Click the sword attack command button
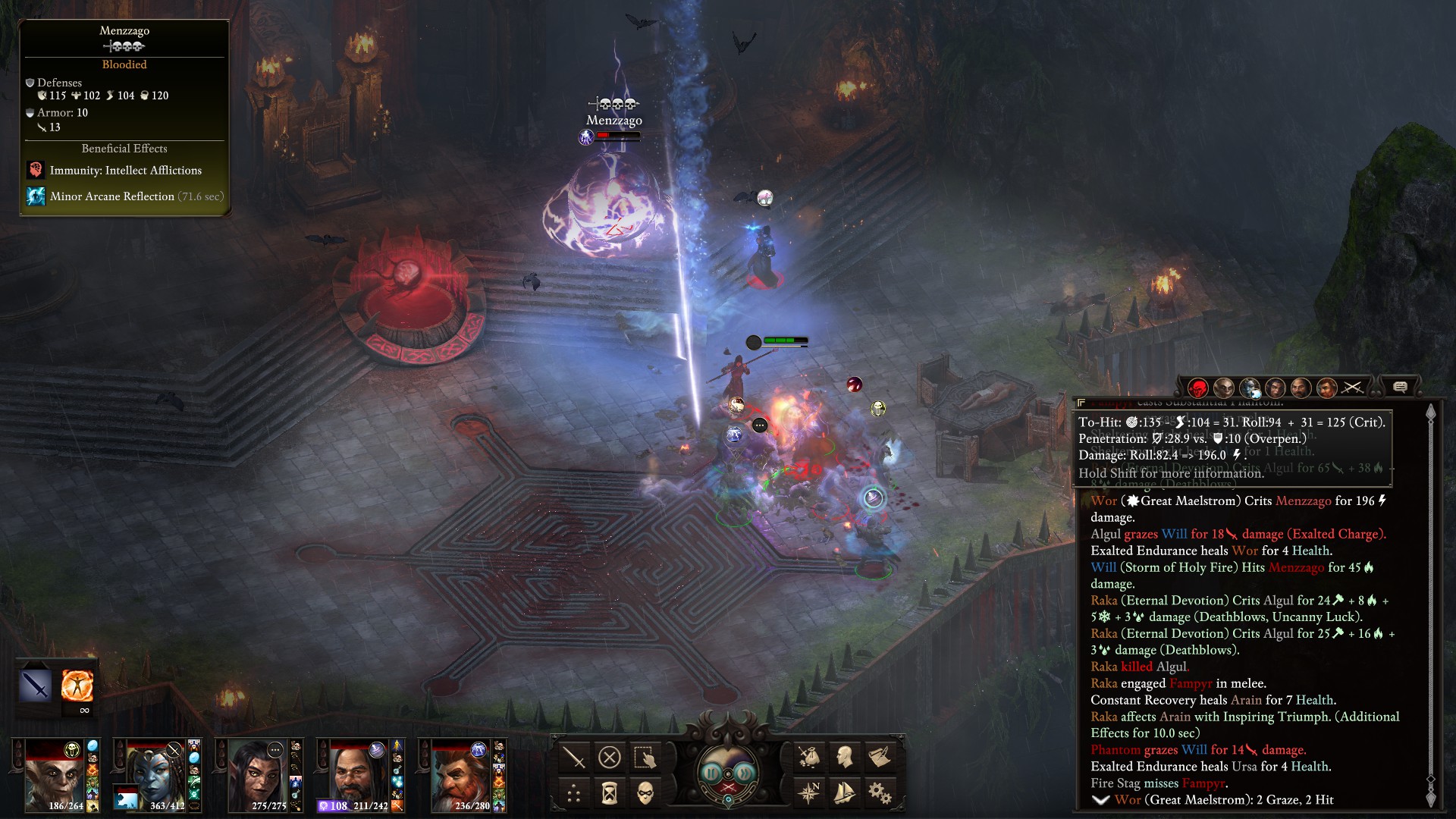Screen dimensions: 1456x819 click(x=574, y=757)
